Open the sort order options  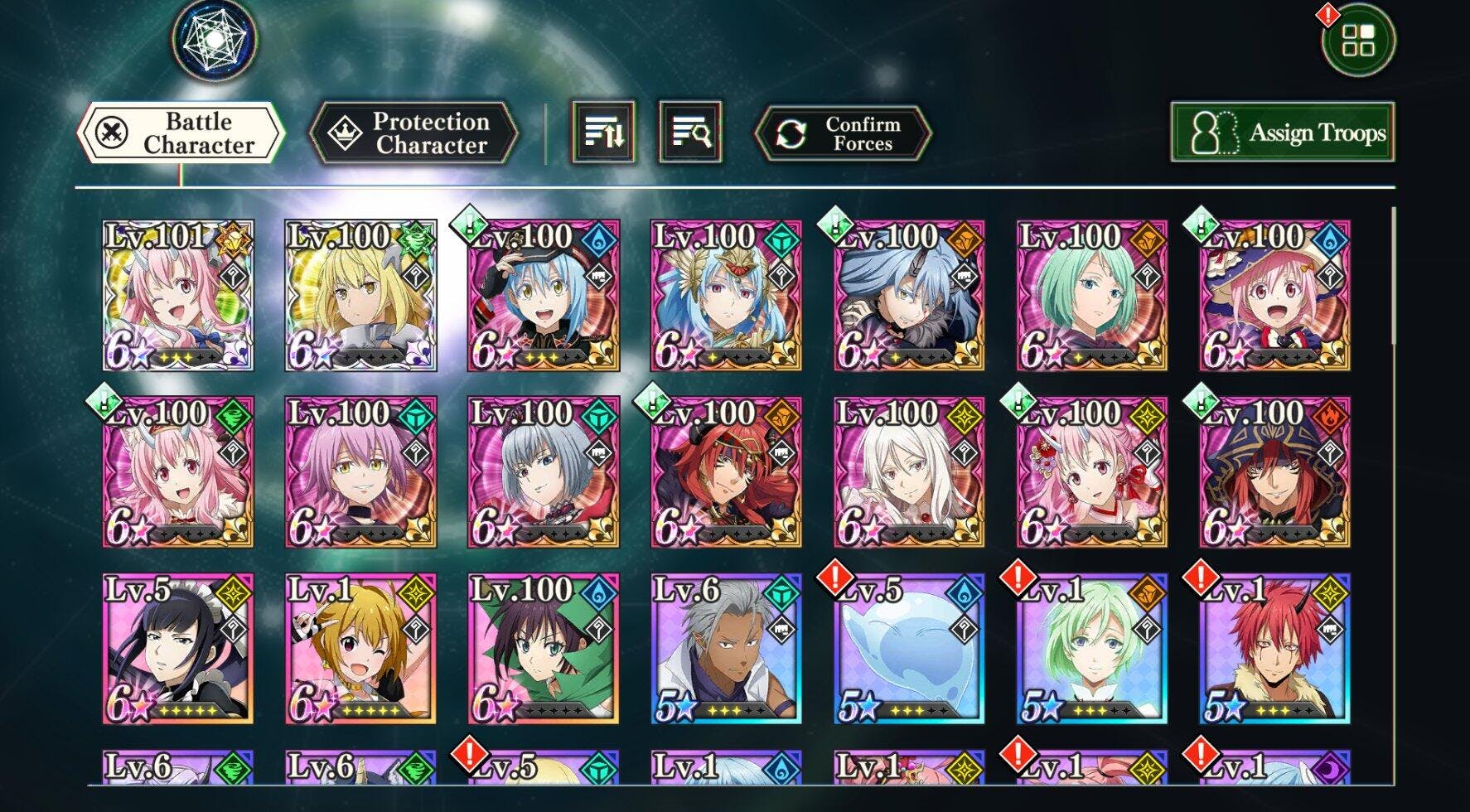[x=603, y=132]
